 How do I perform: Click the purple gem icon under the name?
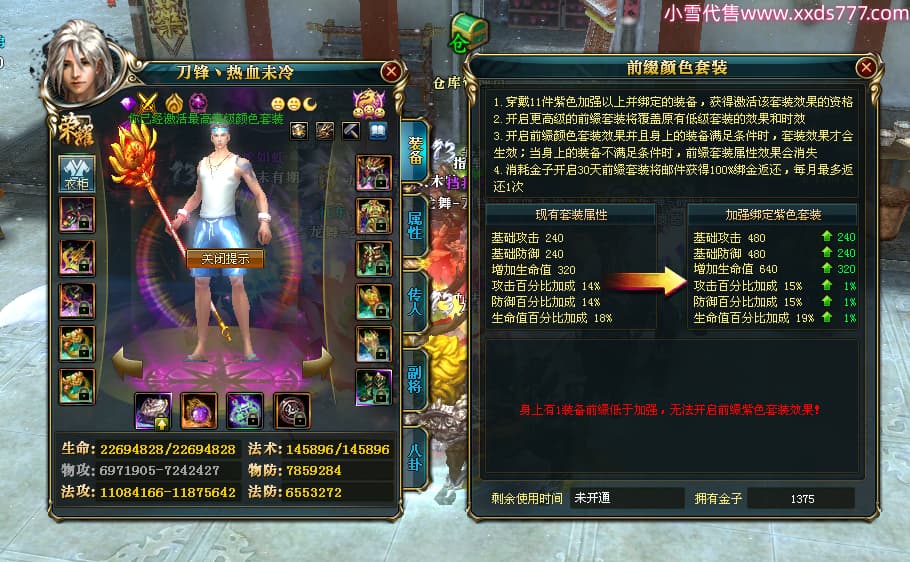(128, 102)
